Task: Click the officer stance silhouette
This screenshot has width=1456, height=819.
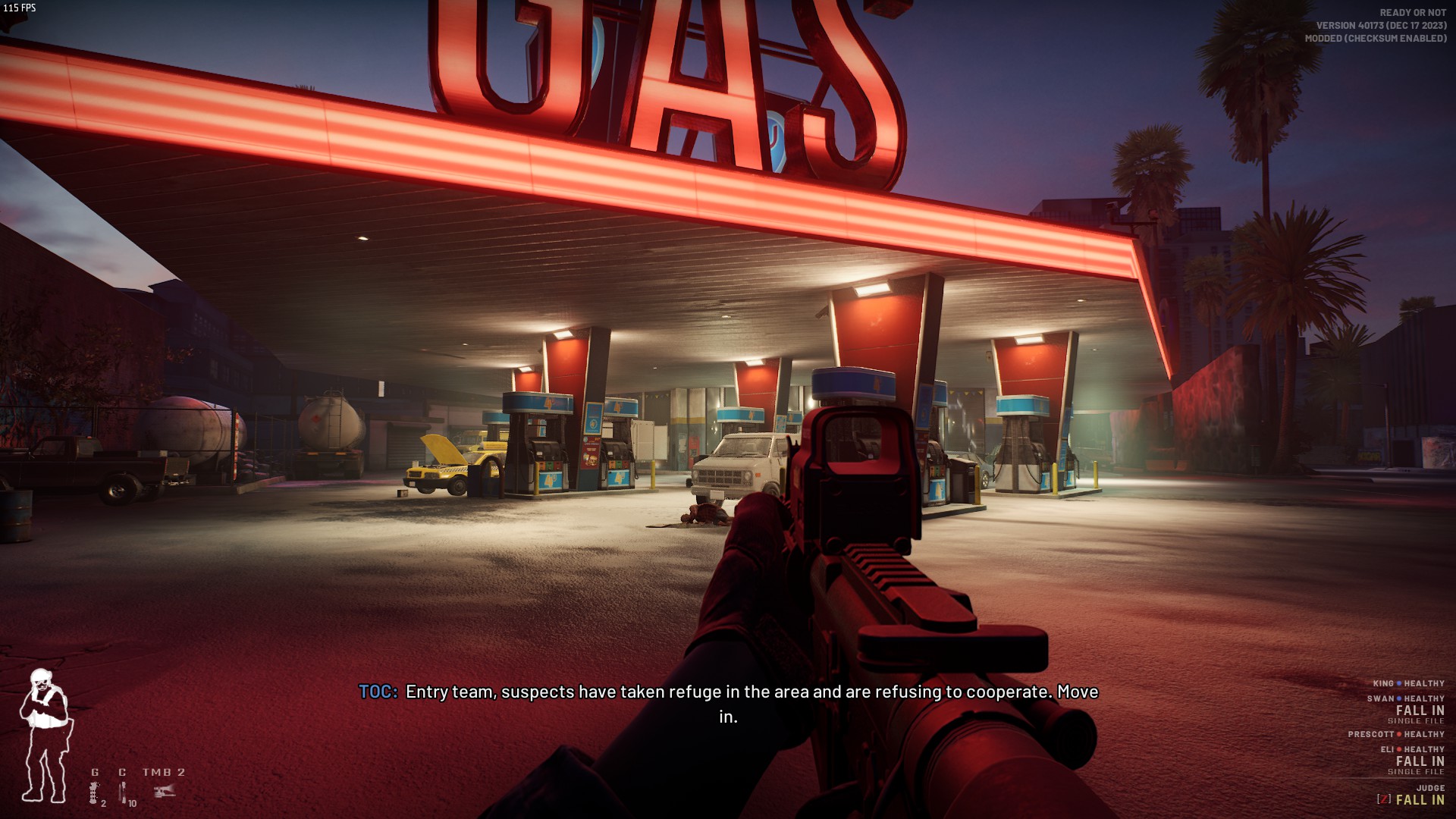Action: (x=45, y=736)
